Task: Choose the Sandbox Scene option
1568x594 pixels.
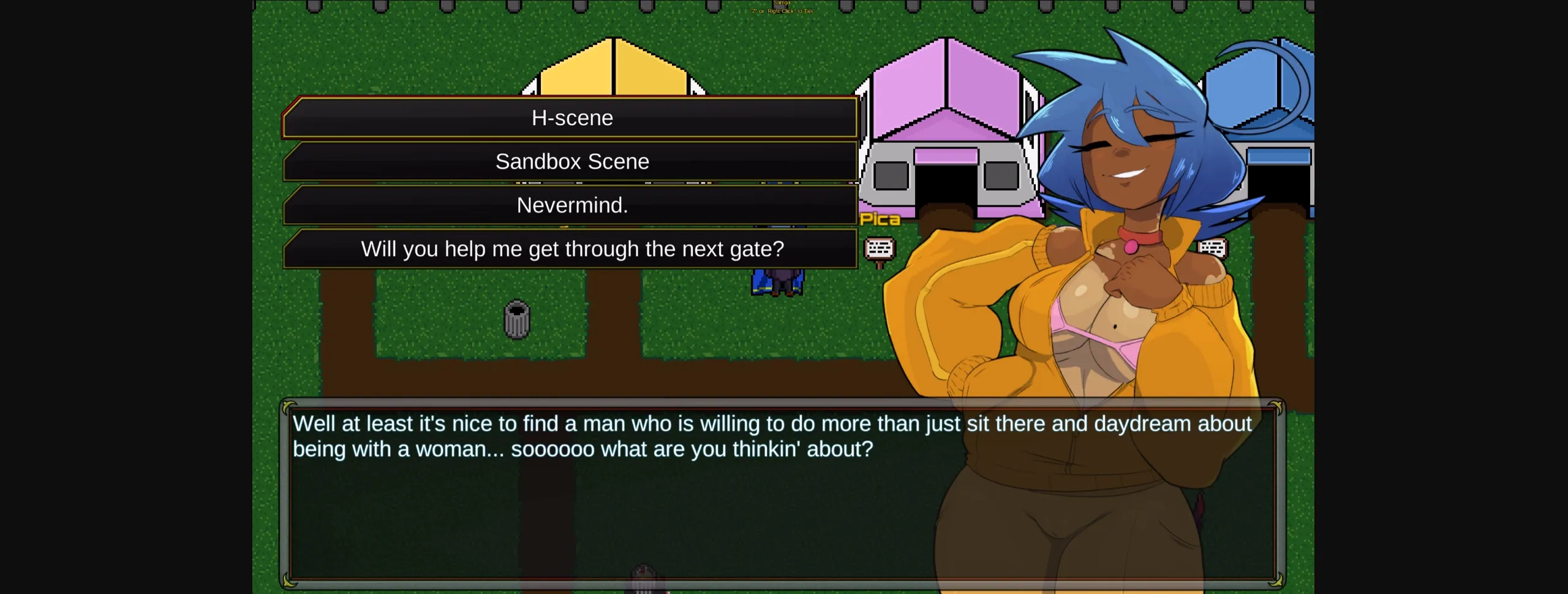Action: (573, 161)
